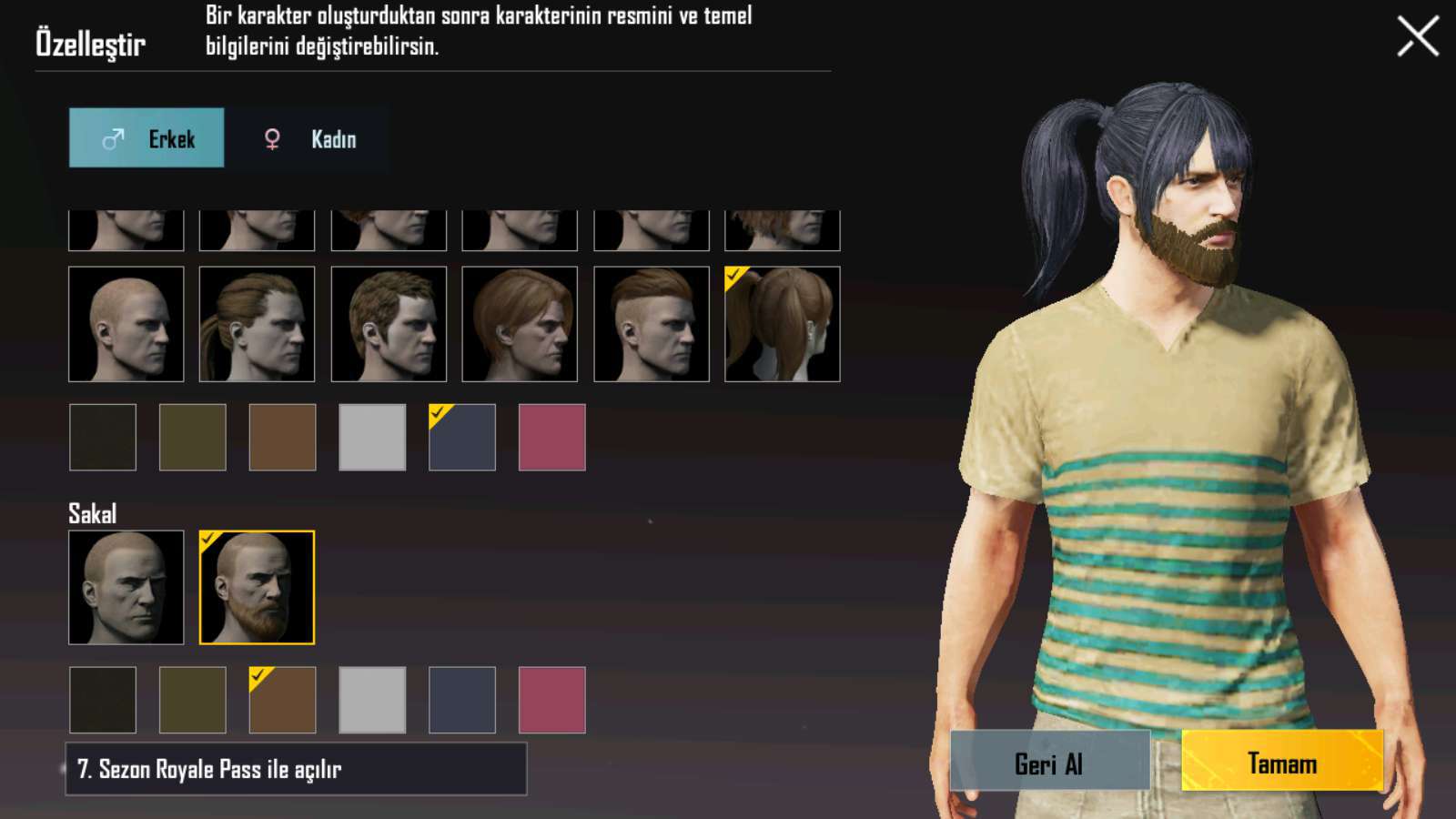
Task: Choose the clean-shaven face under Sakal
Action: 126,588
